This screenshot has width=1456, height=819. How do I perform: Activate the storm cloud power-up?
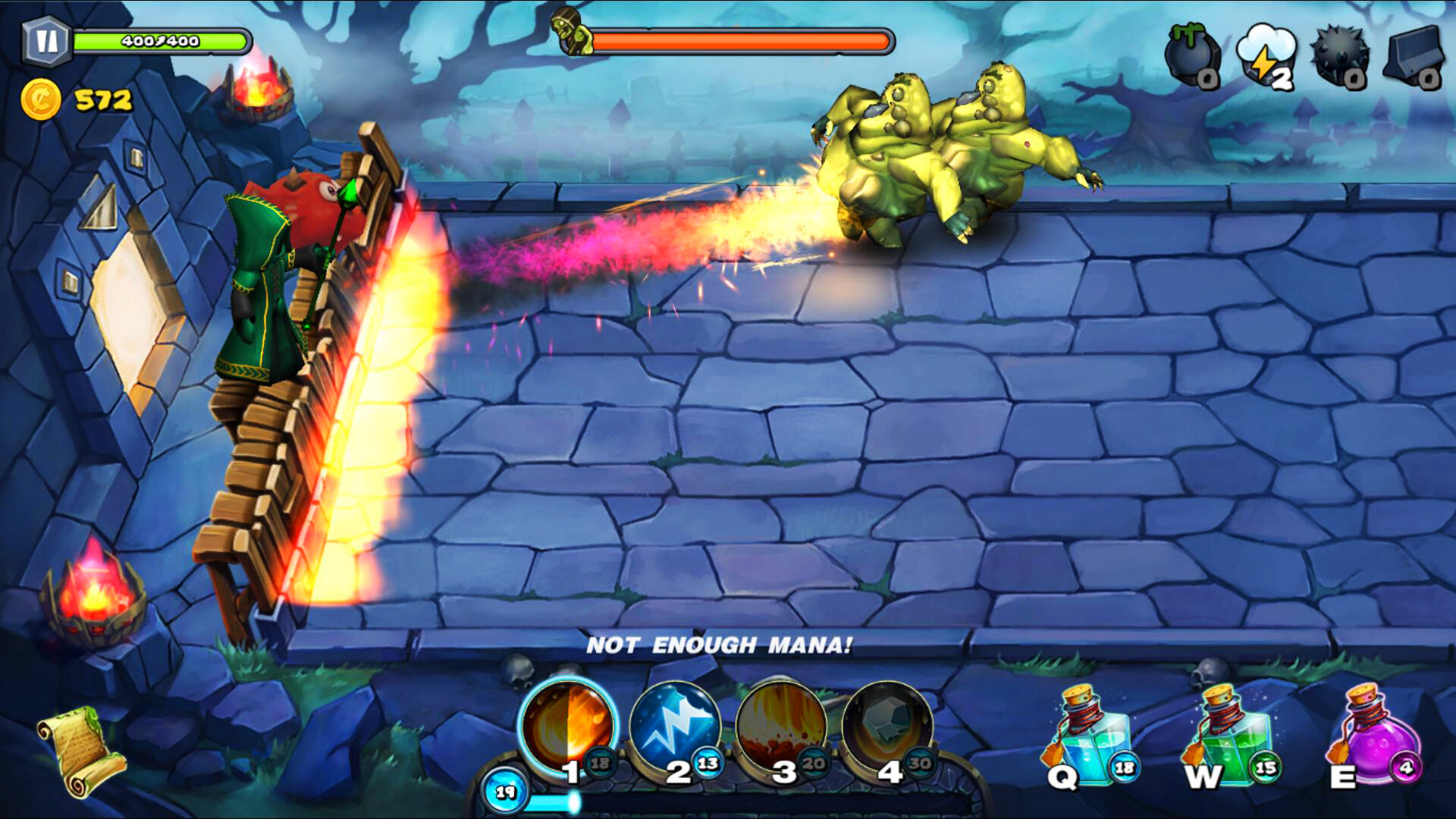[x=1265, y=49]
